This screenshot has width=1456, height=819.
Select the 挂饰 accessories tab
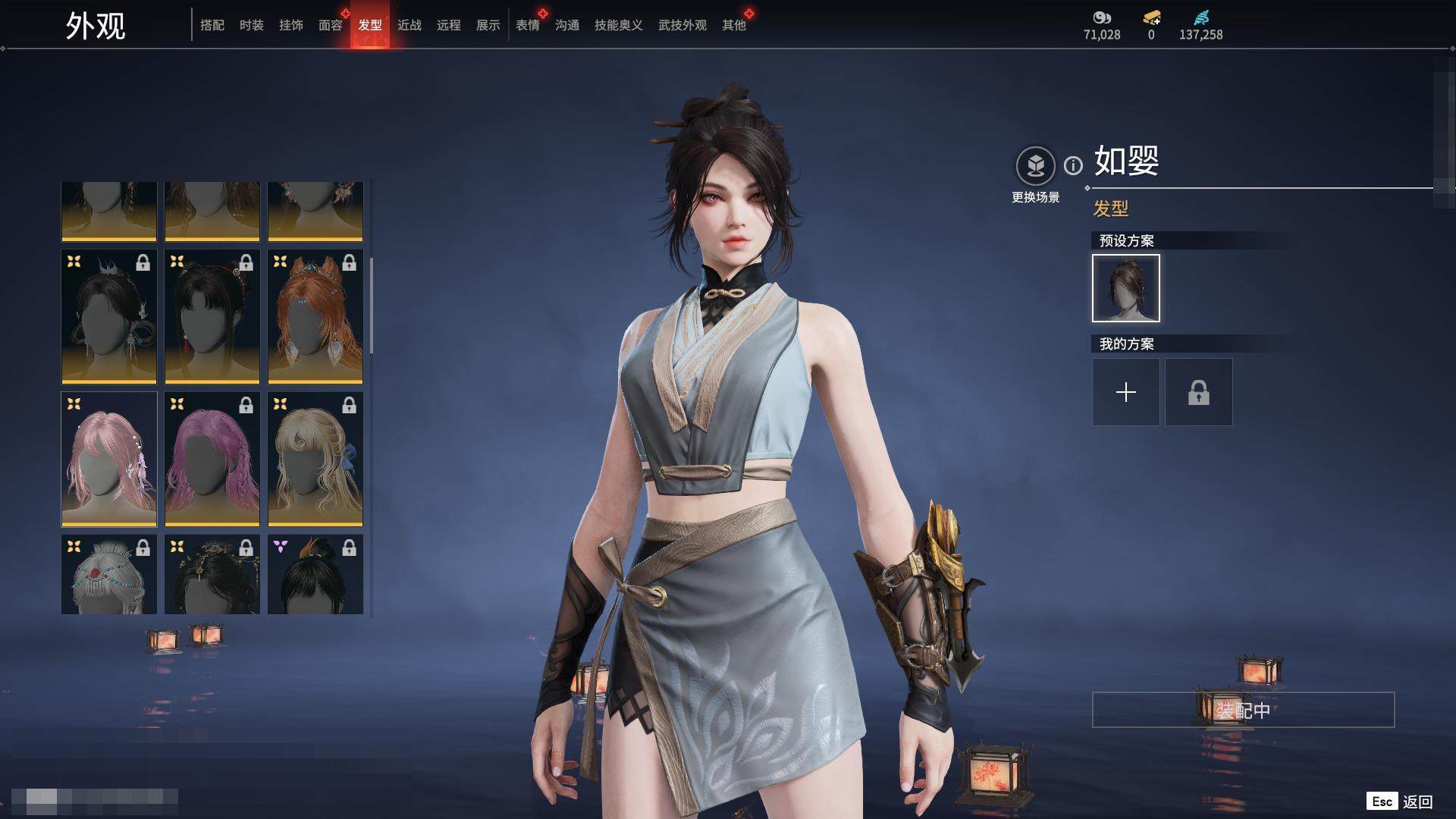[x=291, y=25]
